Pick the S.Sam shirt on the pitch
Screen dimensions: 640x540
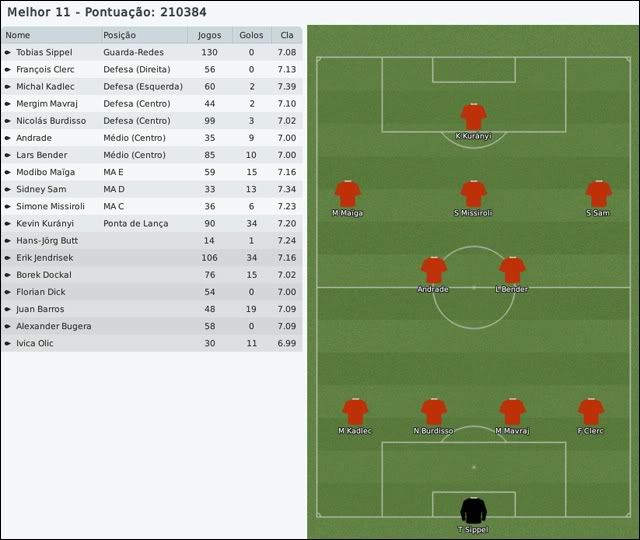pos(598,193)
